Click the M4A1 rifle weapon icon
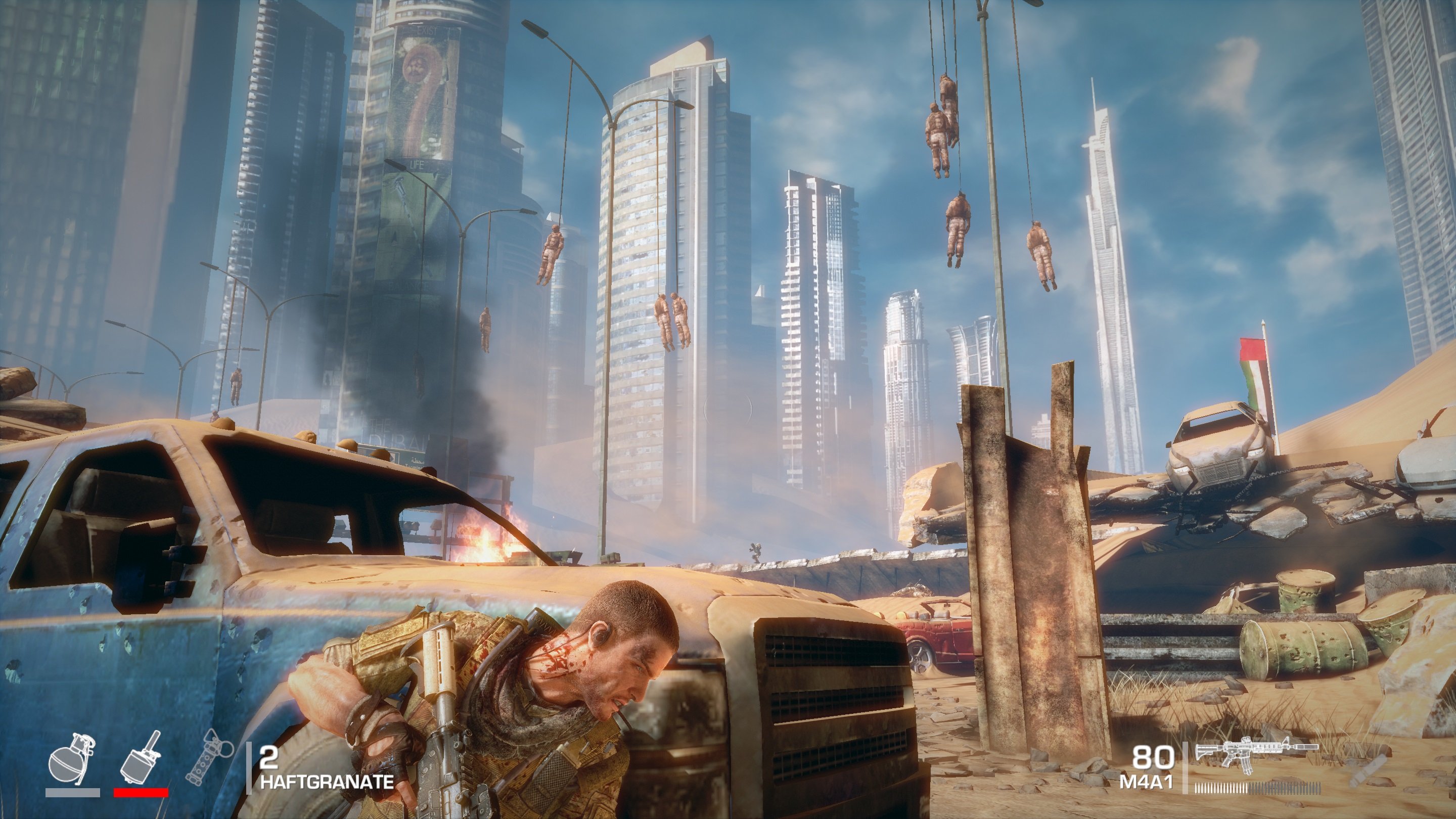The height and width of the screenshot is (819, 1456). [x=1256, y=756]
